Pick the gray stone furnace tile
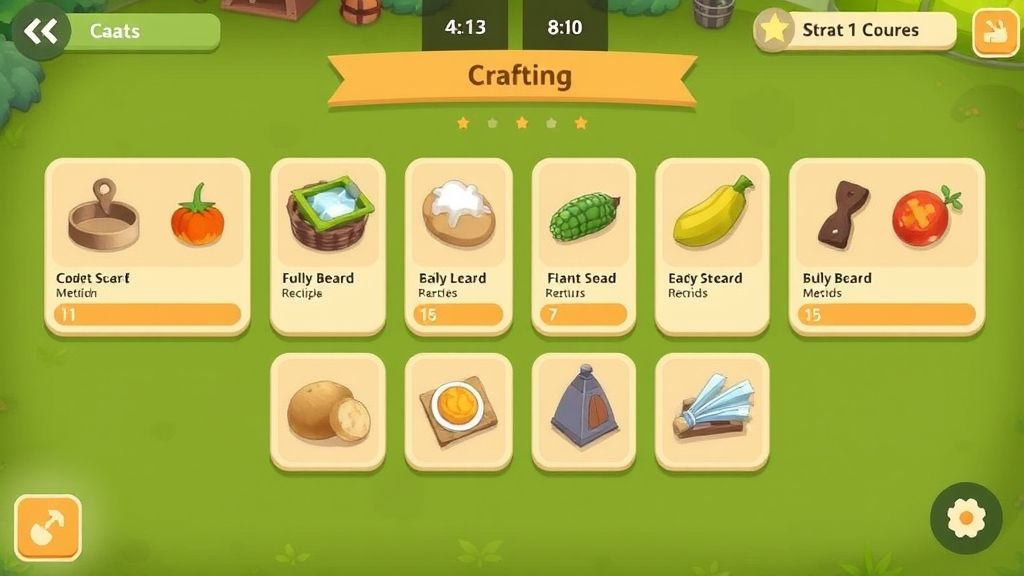Screen dimensions: 1024x576 [x=583, y=411]
